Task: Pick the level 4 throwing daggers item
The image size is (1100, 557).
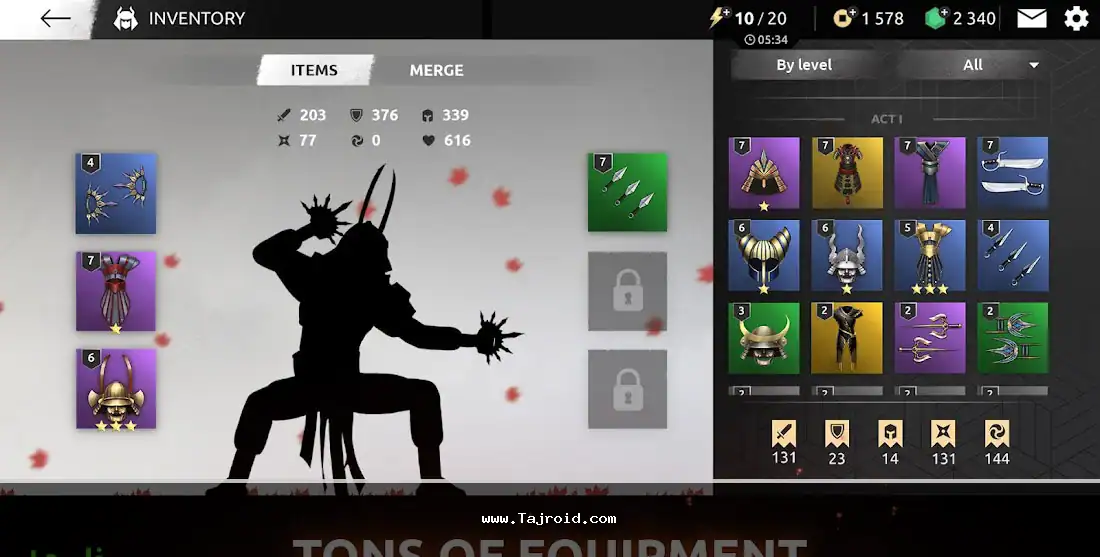Action: (x=1013, y=255)
